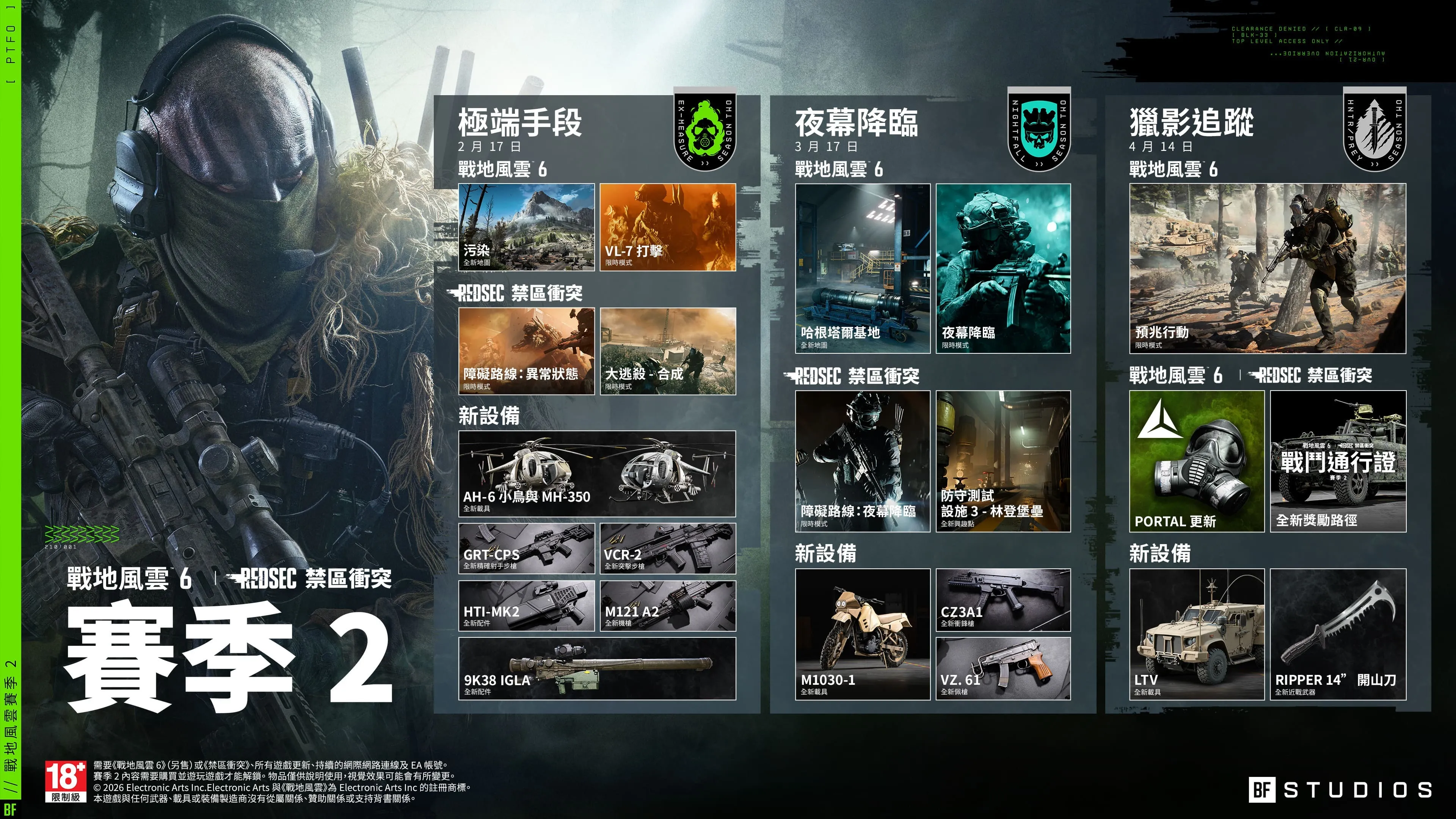
Task: Click the PORTAL 更新 gas mask tile
Action: click(x=1197, y=461)
